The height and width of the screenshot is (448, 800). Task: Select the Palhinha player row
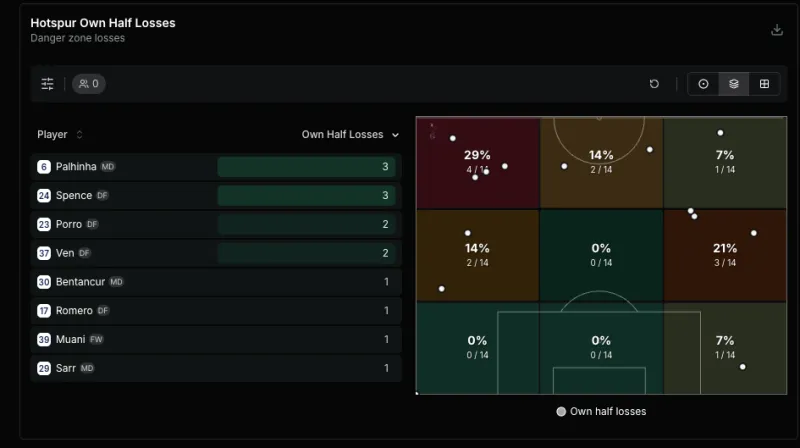215,167
